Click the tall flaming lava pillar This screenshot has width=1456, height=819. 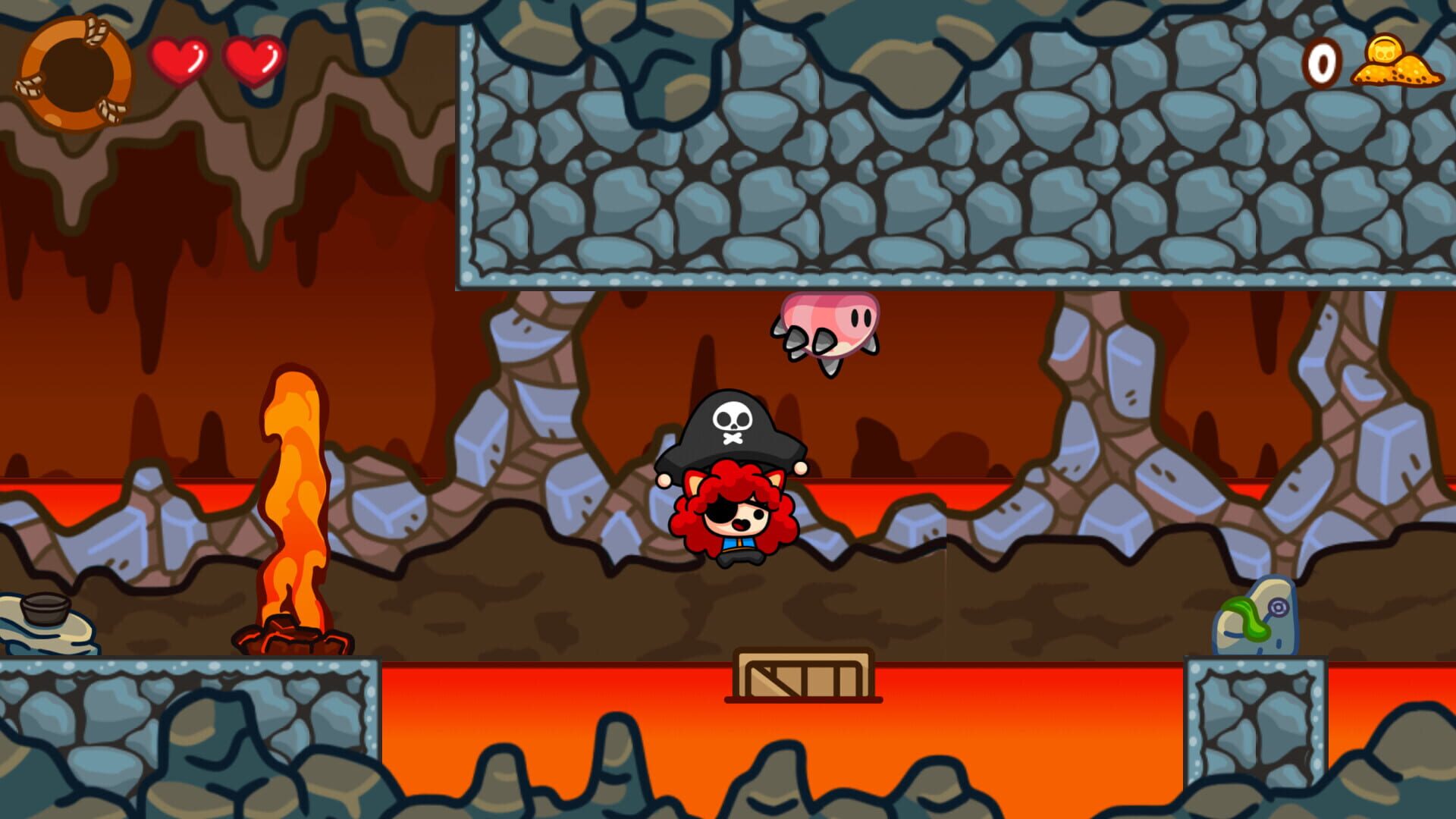pyautogui.click(x=292, y=493)
